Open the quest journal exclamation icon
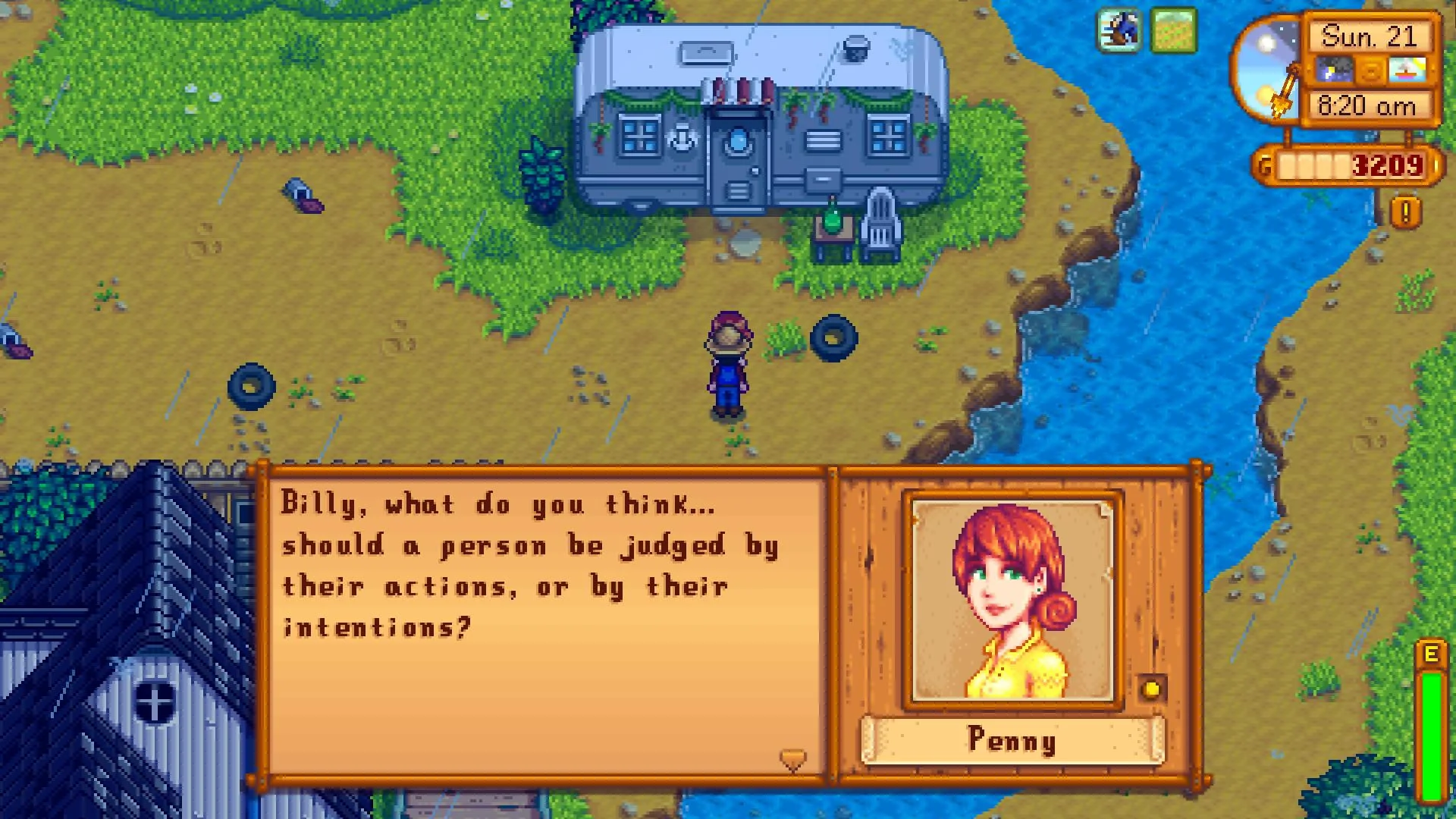The width and height of the screenshot is (1456, 819). tap(1404, 211)
